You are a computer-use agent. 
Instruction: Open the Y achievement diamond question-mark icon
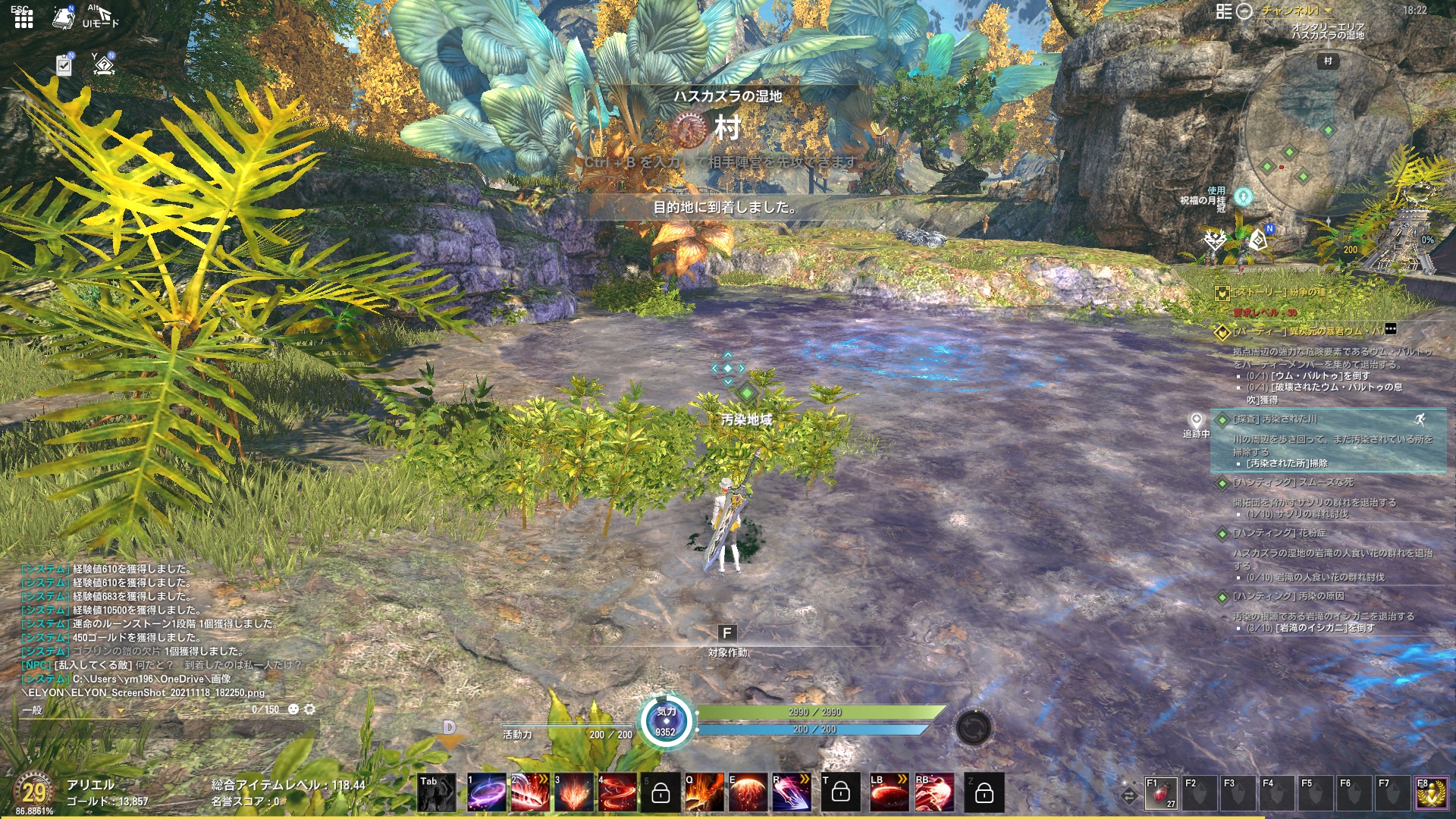[104, 64]
